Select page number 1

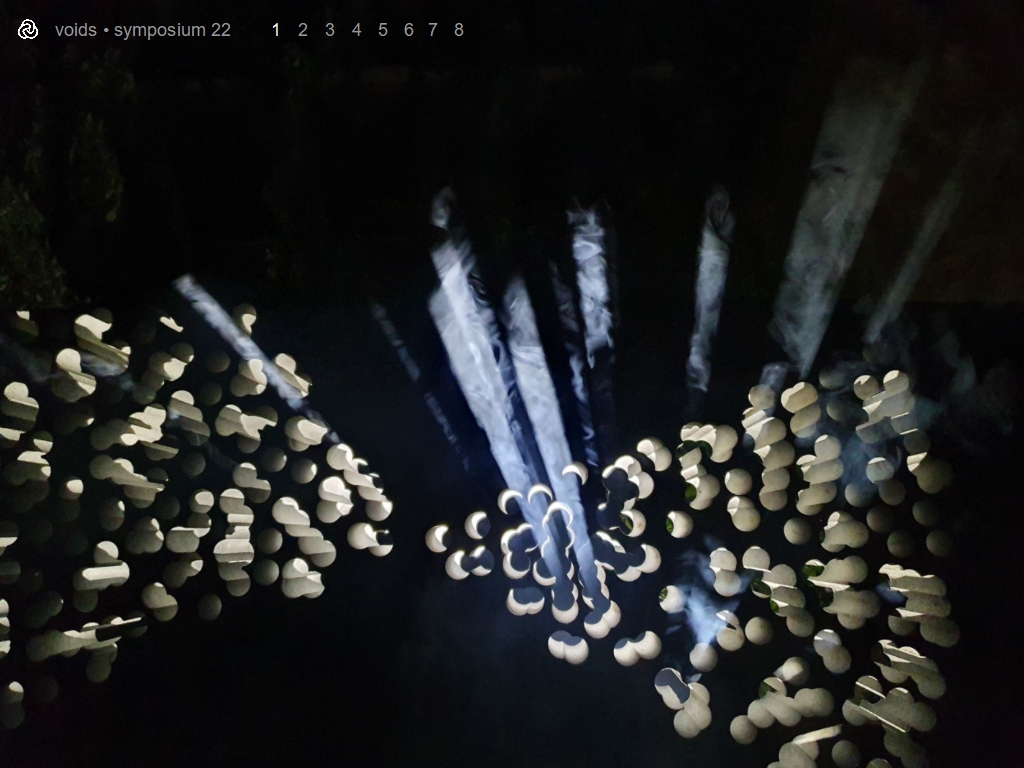click(x=276, y=30)
